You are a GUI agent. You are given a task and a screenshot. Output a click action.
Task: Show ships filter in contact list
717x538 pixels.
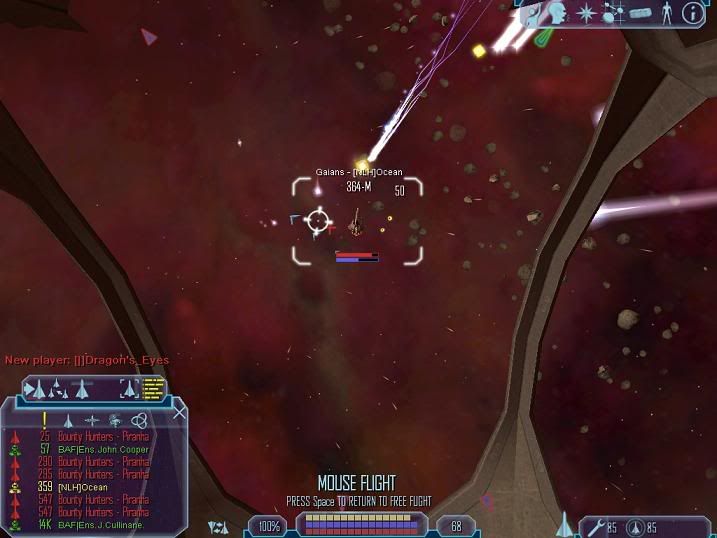(68, 421)
